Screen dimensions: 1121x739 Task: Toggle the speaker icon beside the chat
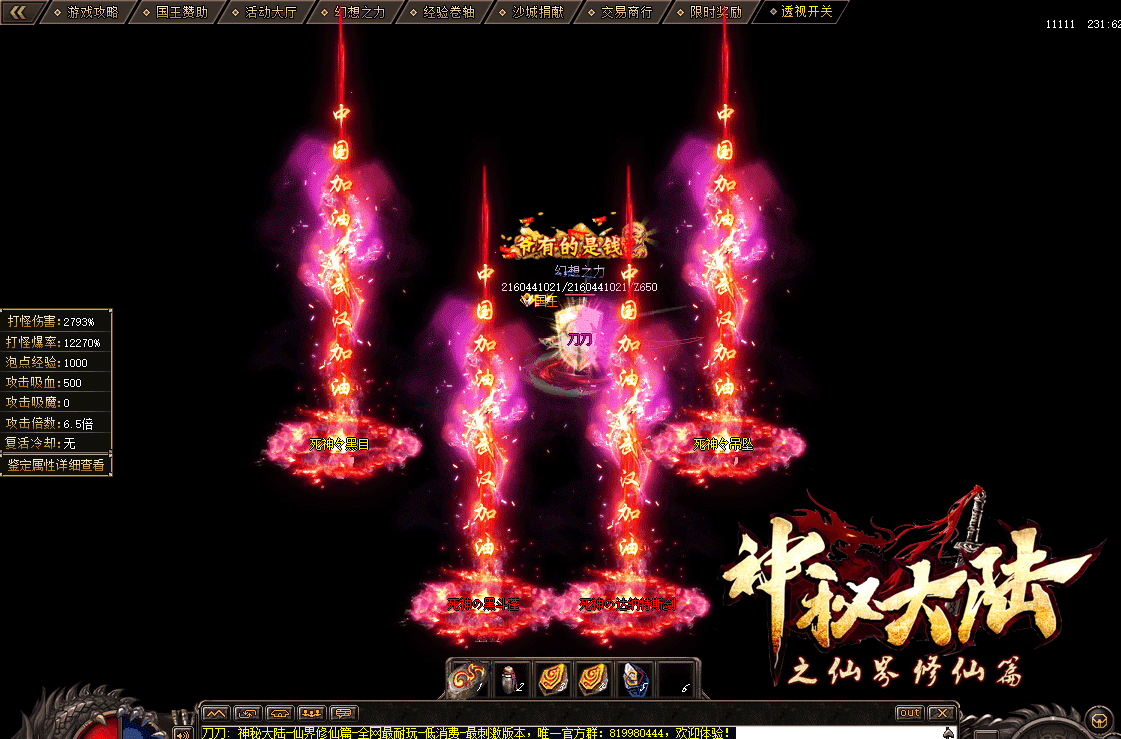coord(183,733)
